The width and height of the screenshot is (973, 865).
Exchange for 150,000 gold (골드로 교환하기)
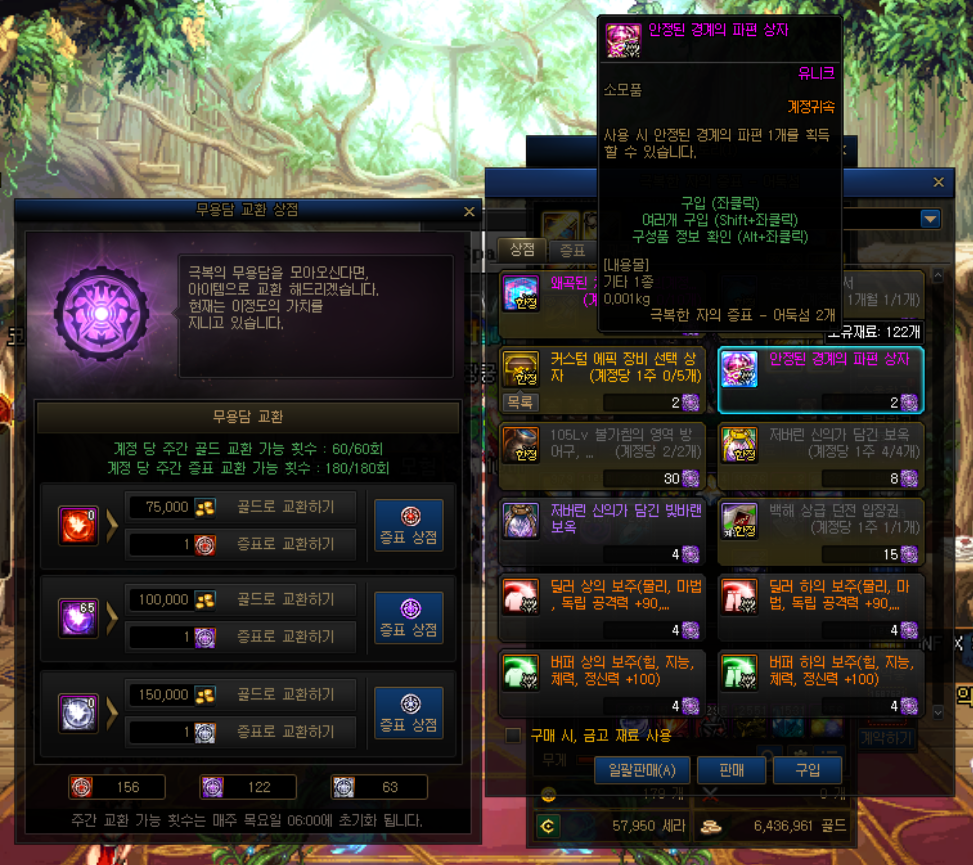coord(285,695)
